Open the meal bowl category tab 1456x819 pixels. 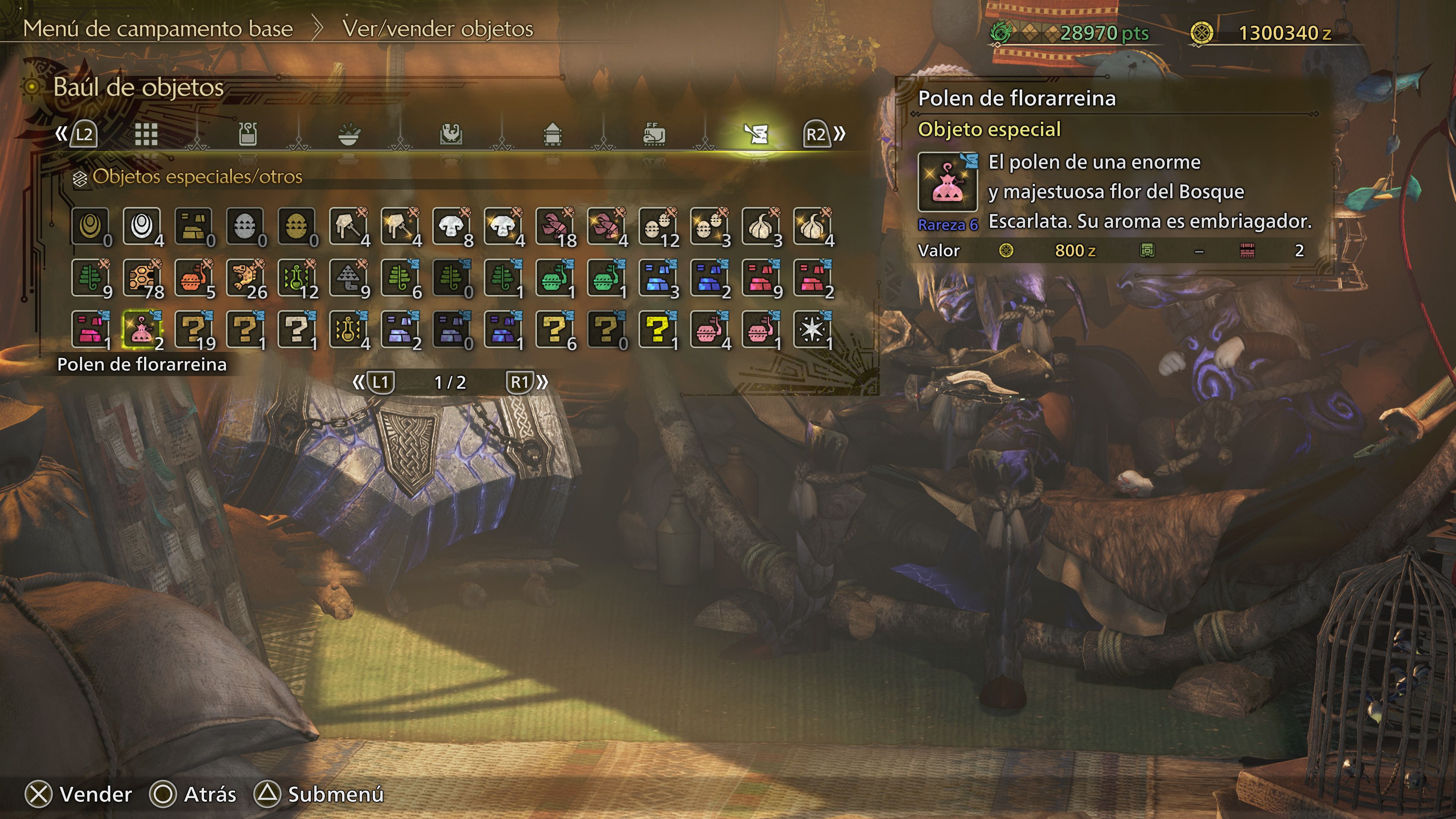click(351, 134)
